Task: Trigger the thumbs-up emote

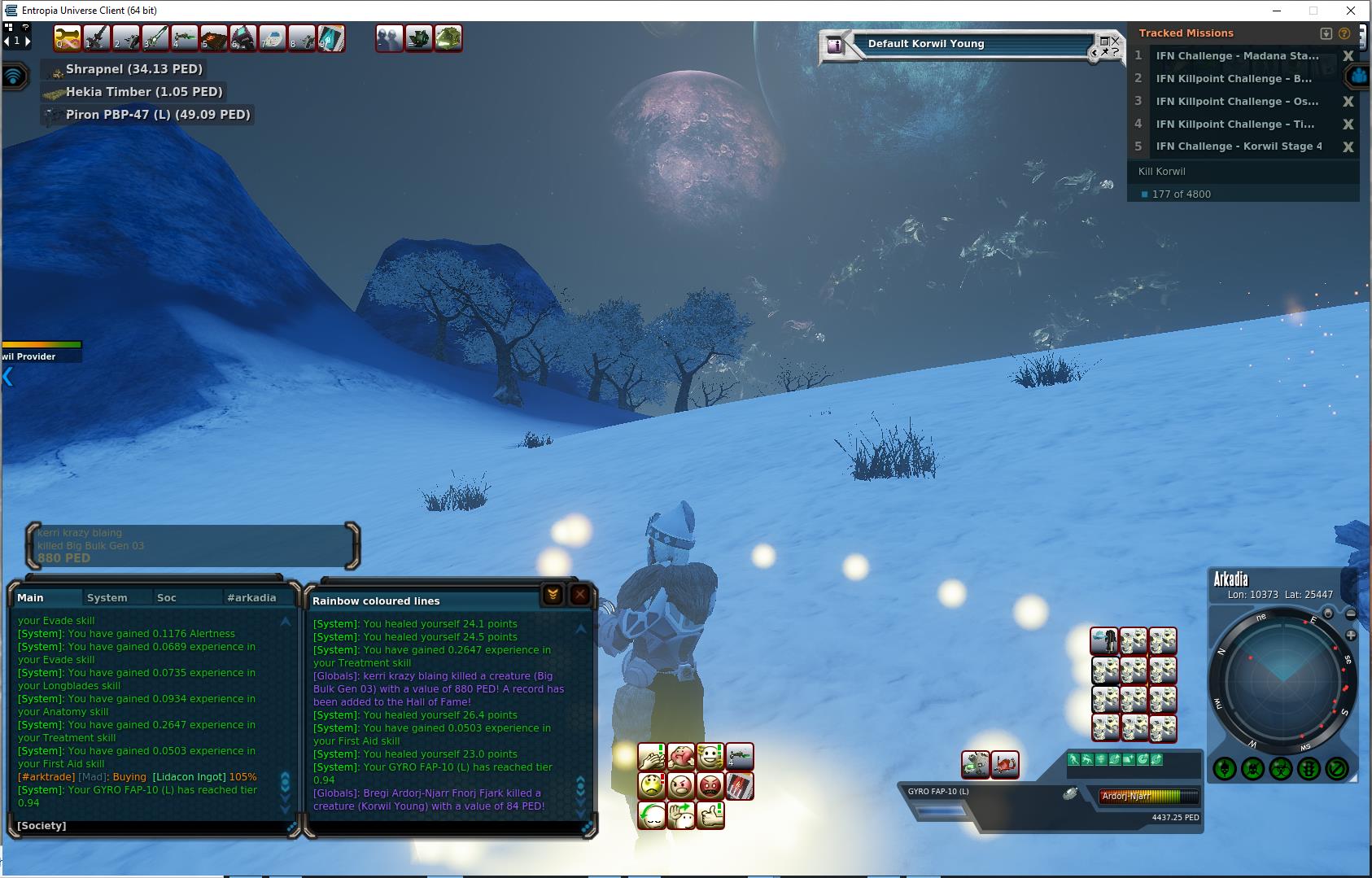Action: click(710, 815)
